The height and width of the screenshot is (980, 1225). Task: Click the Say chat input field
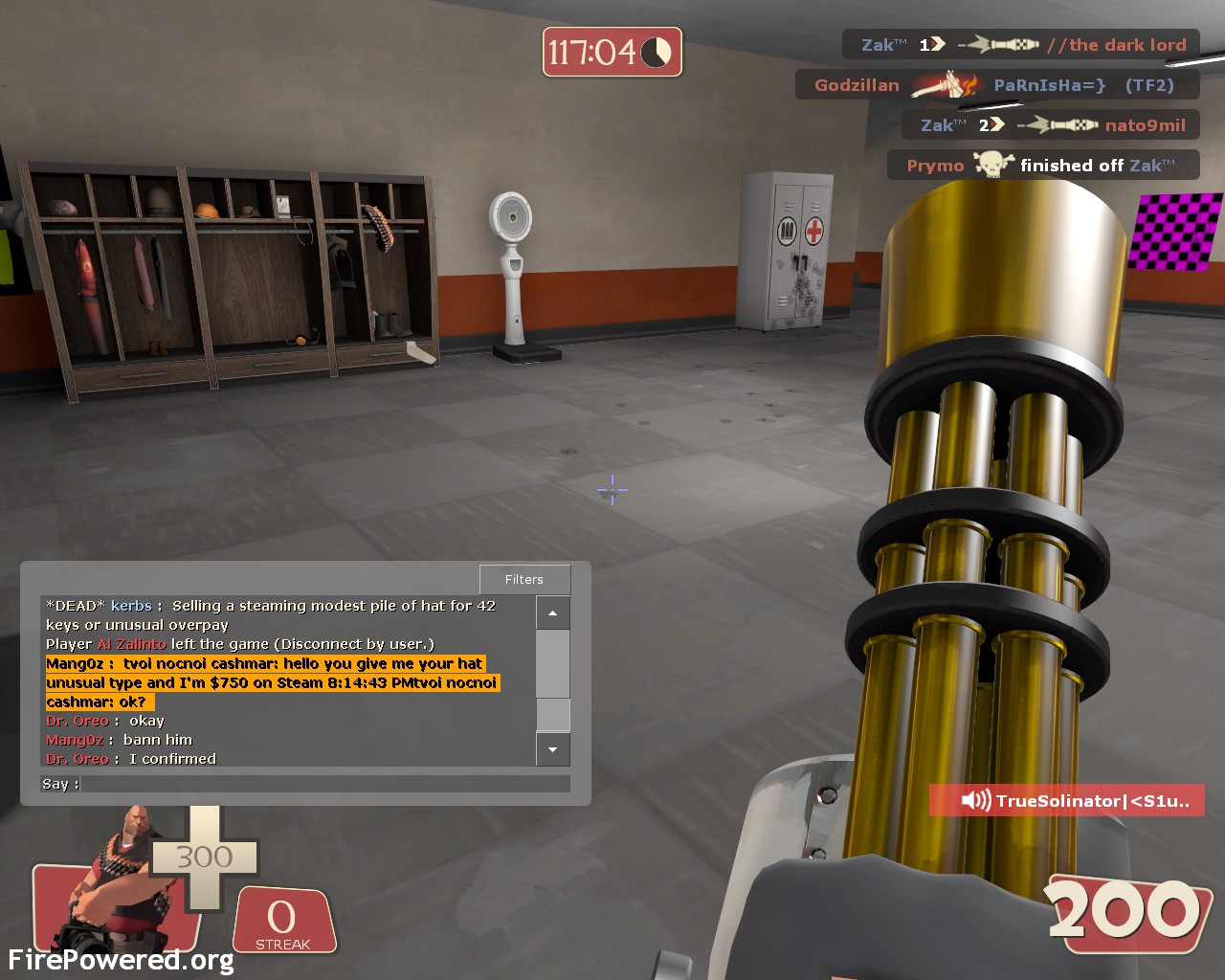pos(325,784)
